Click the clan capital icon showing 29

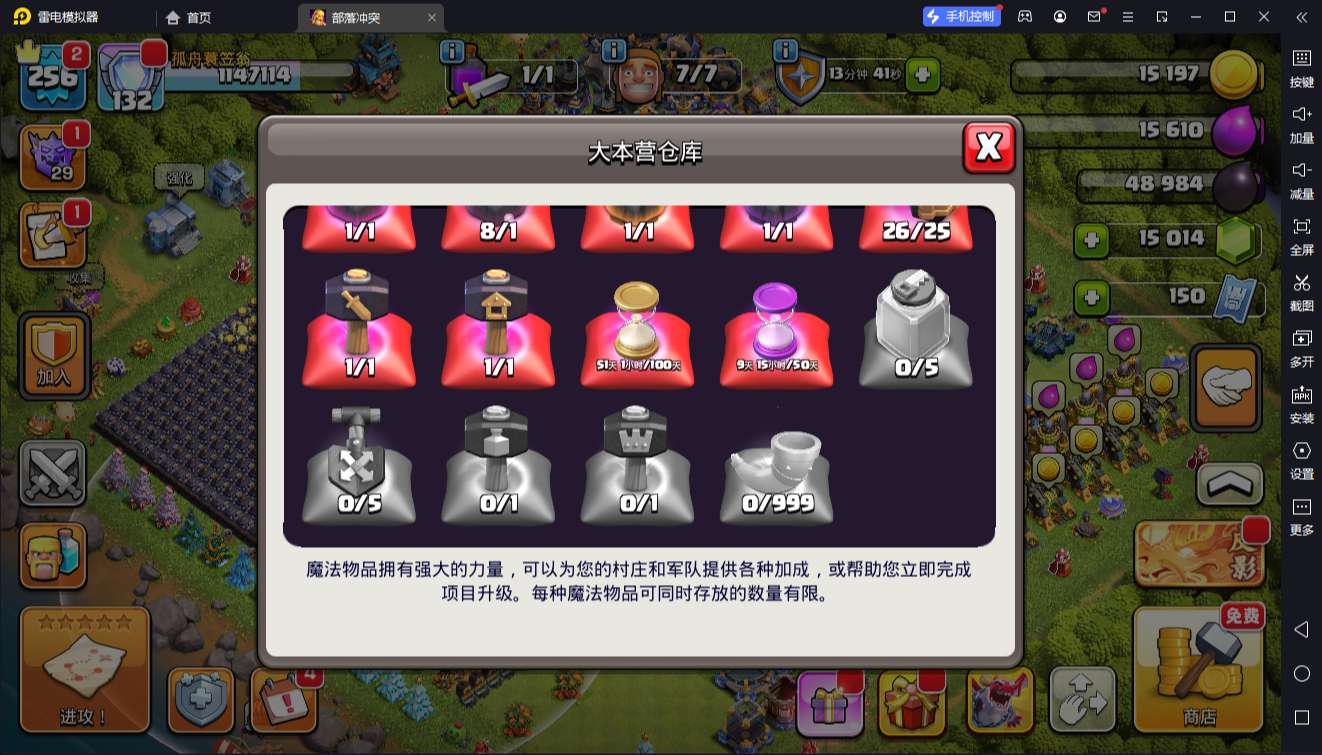coord(55,155)
